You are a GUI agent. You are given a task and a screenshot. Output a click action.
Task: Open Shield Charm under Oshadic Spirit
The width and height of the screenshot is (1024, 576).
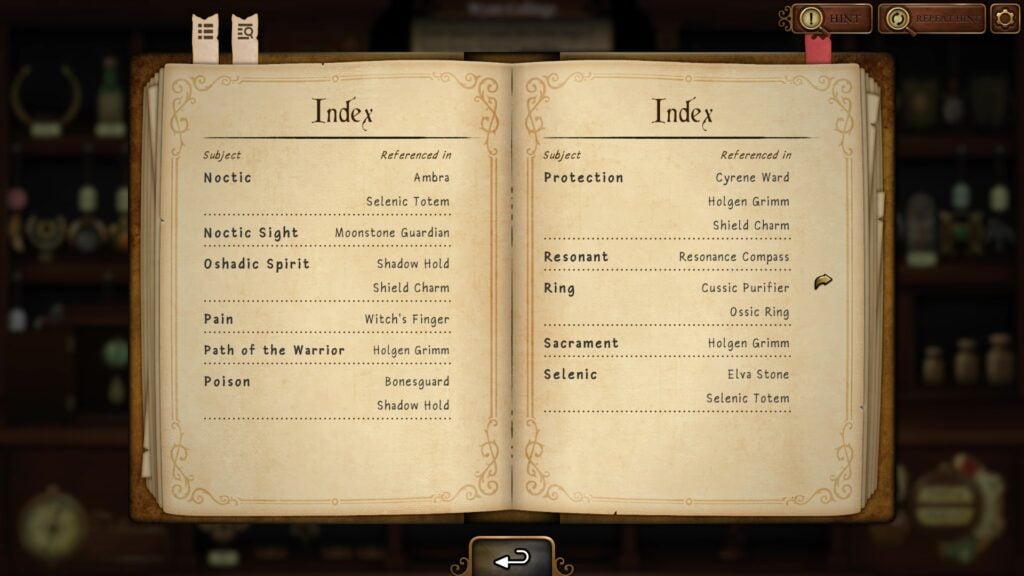coord(411,288)
